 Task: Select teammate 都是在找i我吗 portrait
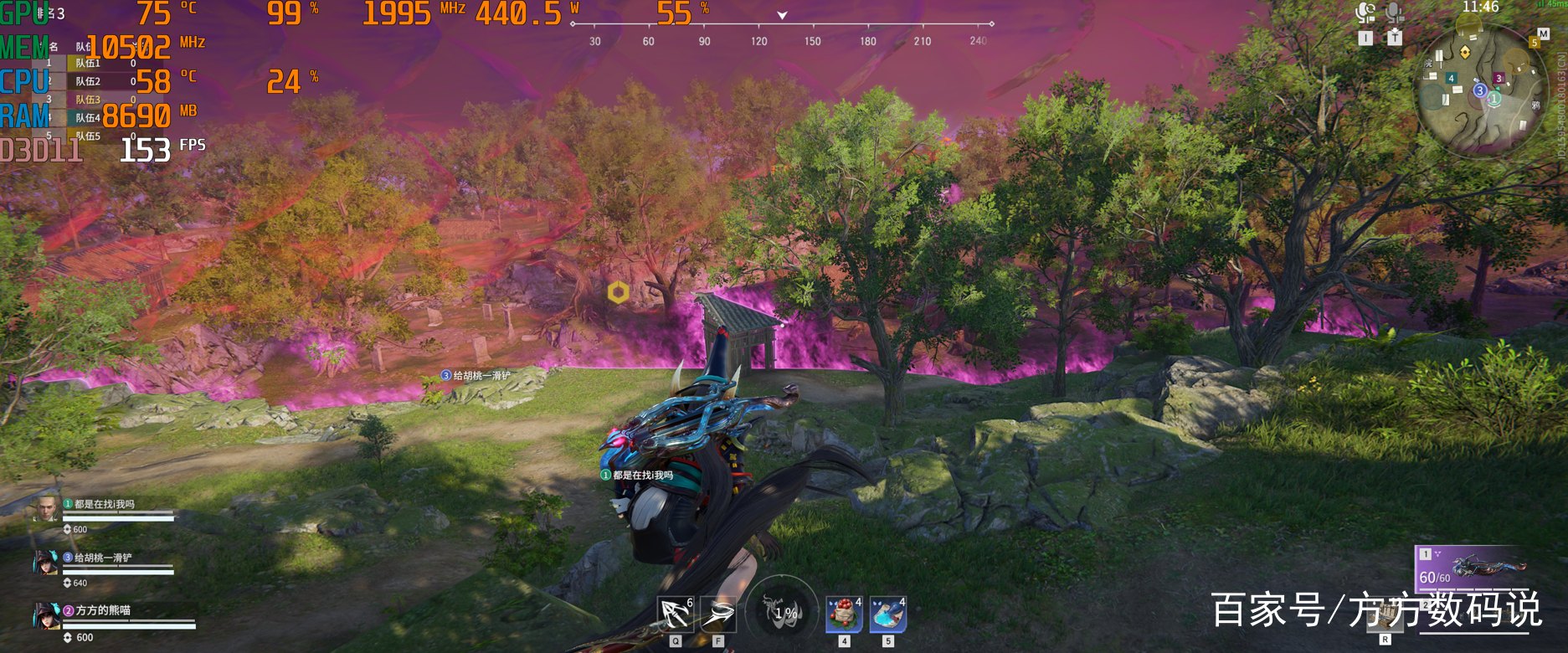tap(46, 508)
